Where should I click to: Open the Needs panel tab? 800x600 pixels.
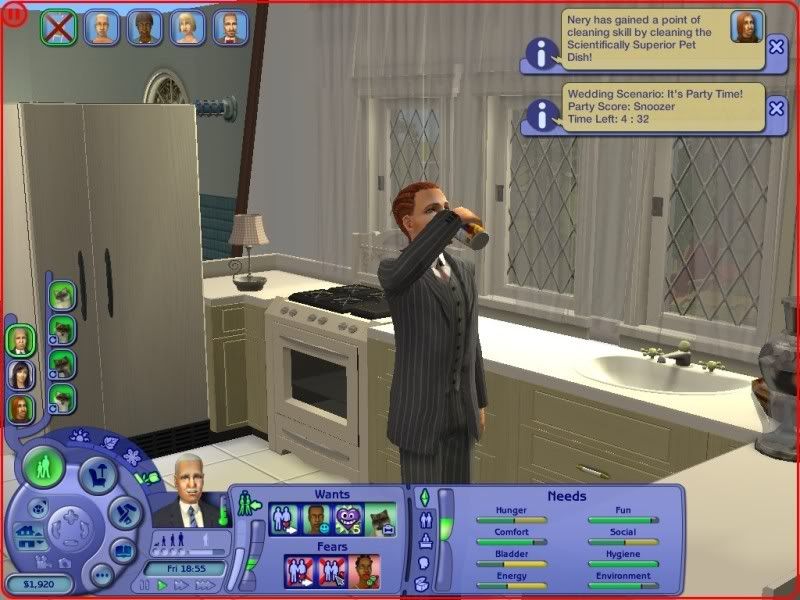click(423, 497)
